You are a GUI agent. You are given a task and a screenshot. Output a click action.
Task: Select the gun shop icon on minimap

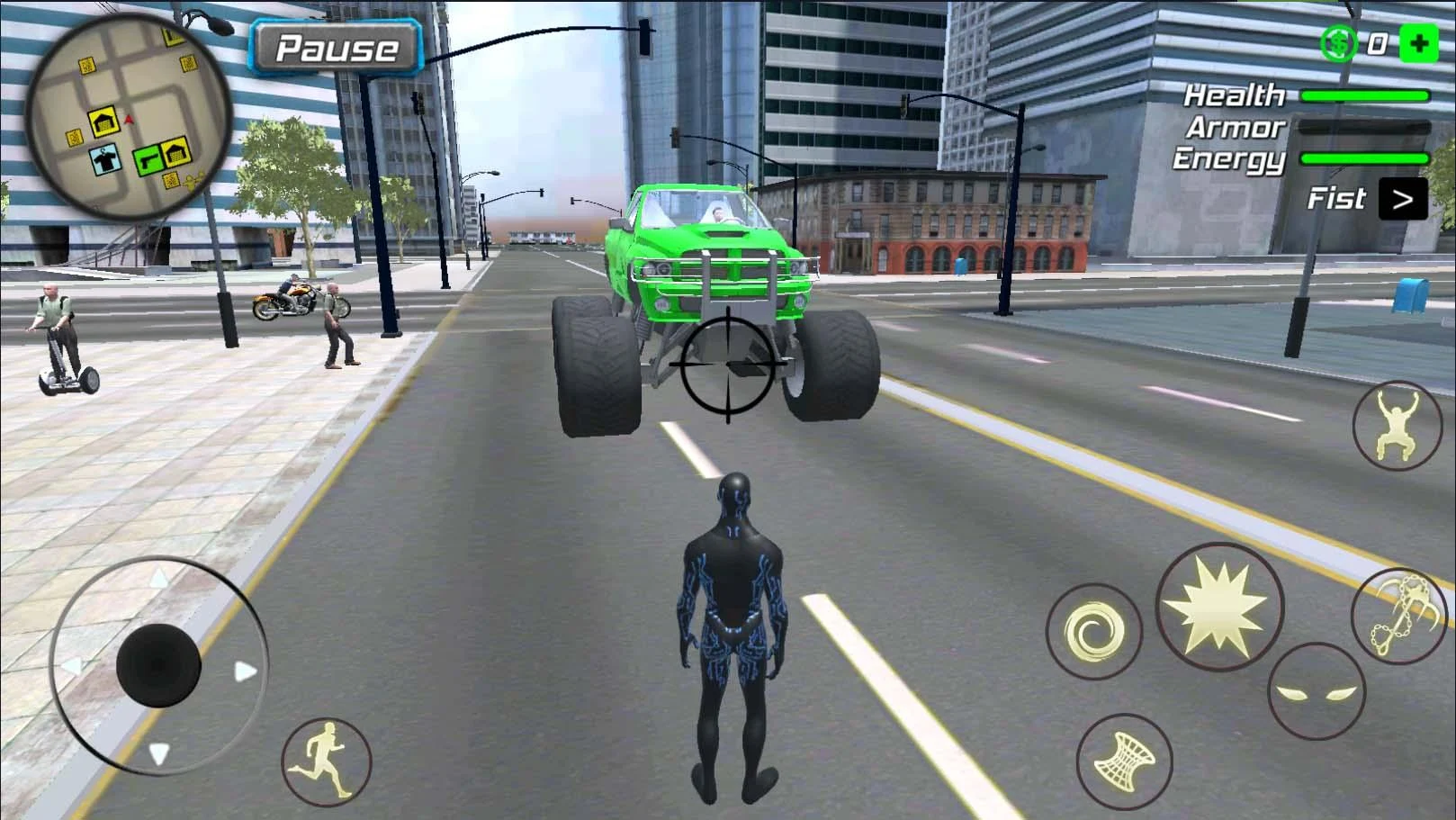coord(147,158)
